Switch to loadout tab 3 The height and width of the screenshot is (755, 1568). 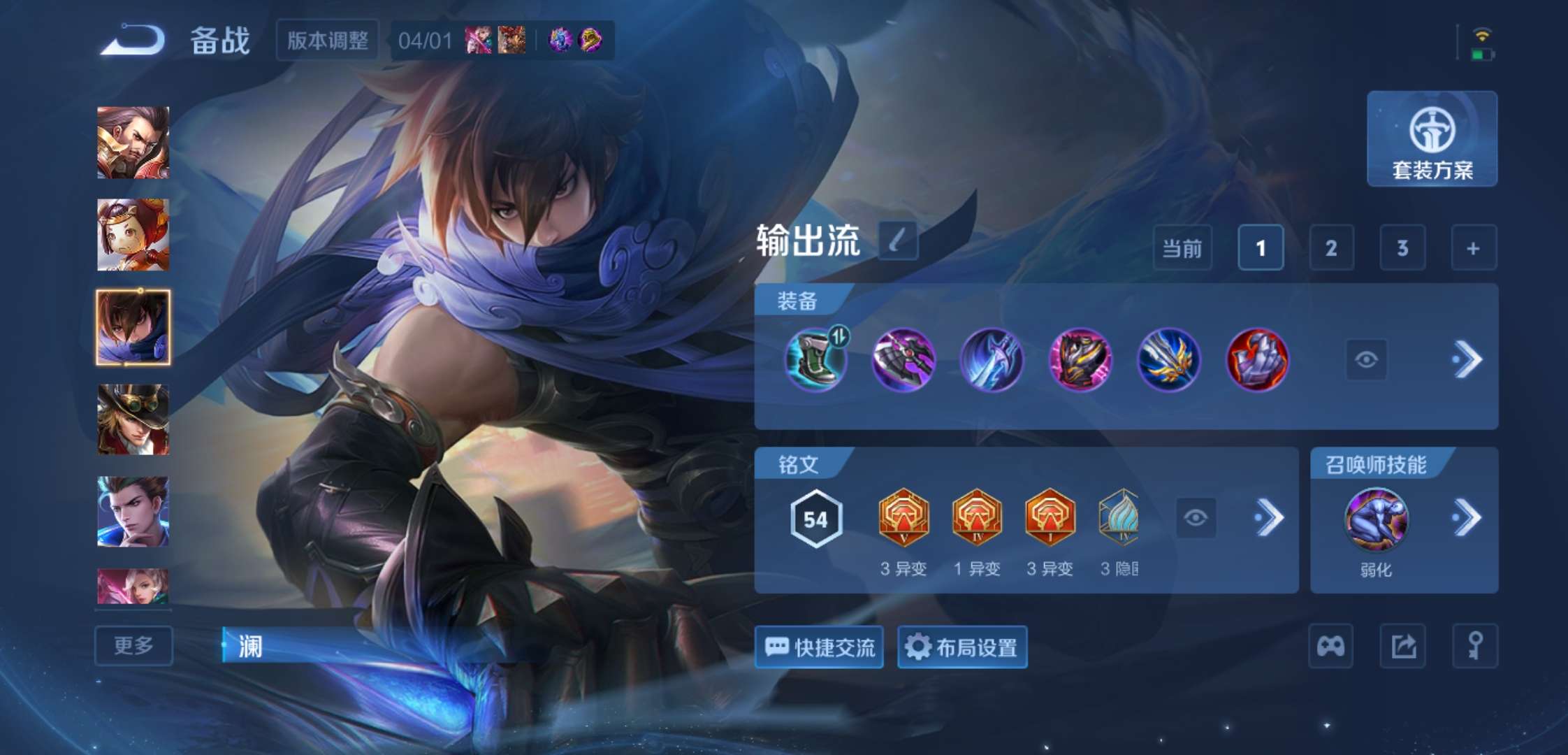[x=1402, y=248]
